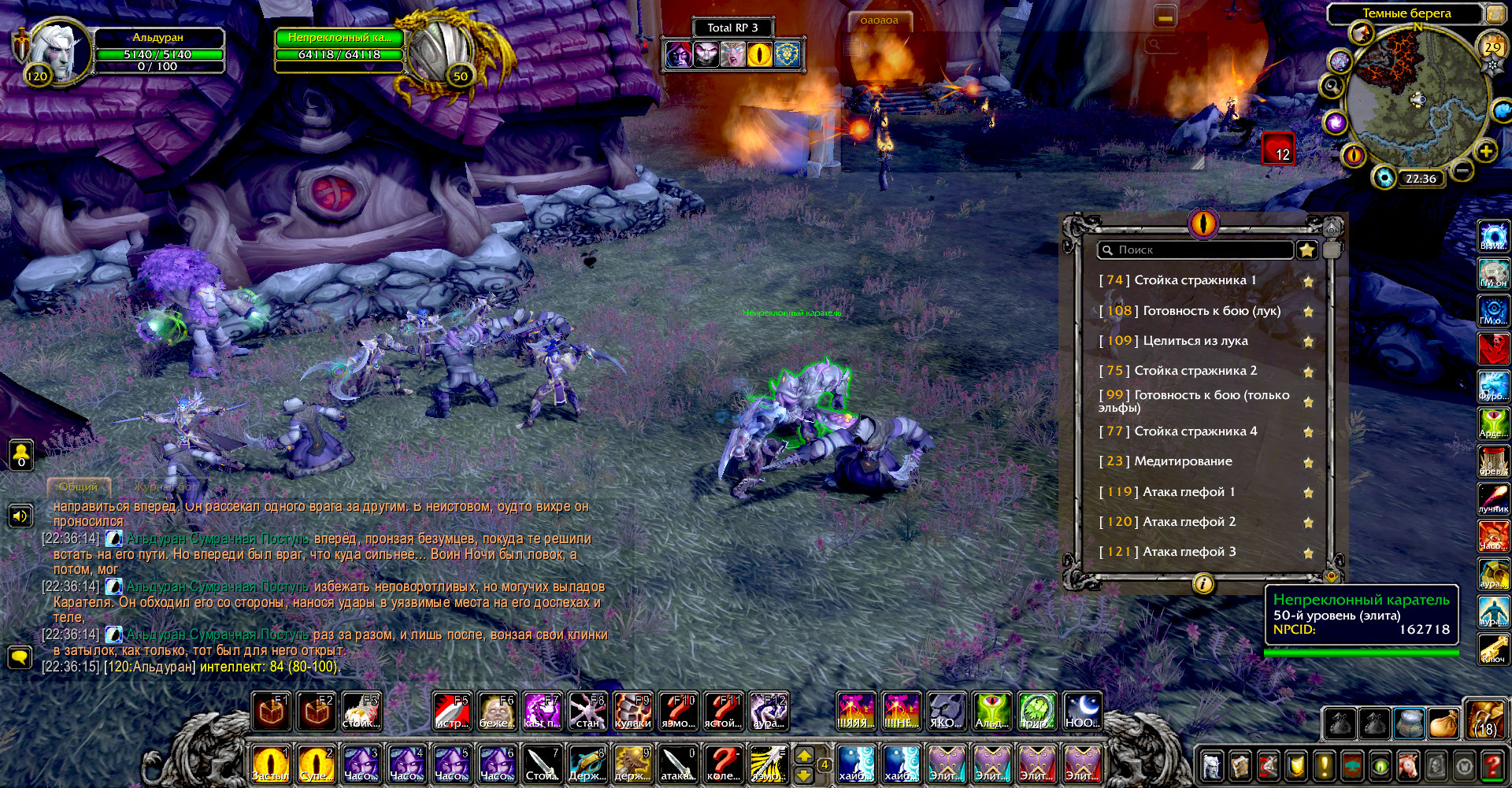Switch to the "Общий" chat tab
Screen dimensions: 1512x788
click(x=79, y=486)
